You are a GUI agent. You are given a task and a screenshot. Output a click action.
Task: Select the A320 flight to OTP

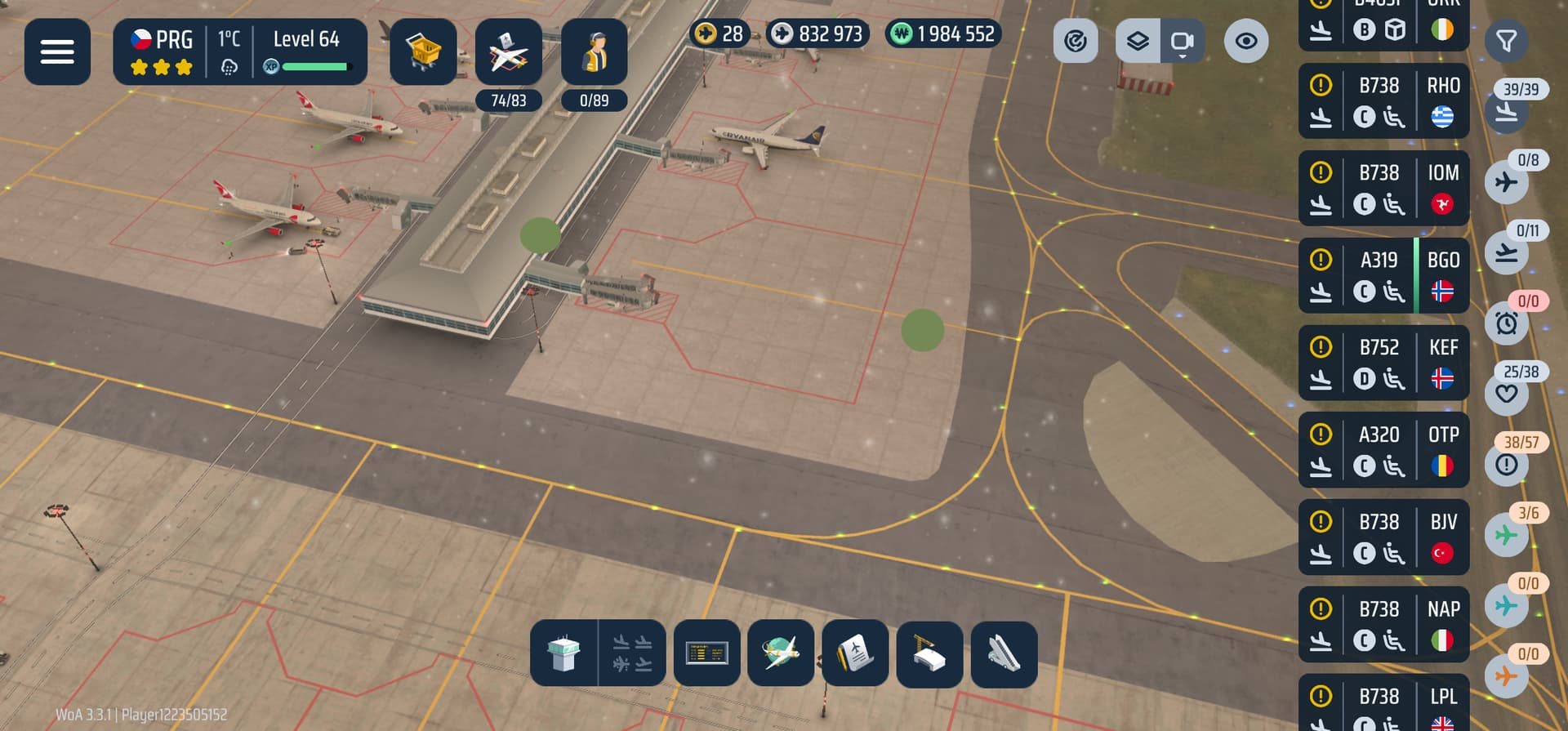coord(1383,451)
